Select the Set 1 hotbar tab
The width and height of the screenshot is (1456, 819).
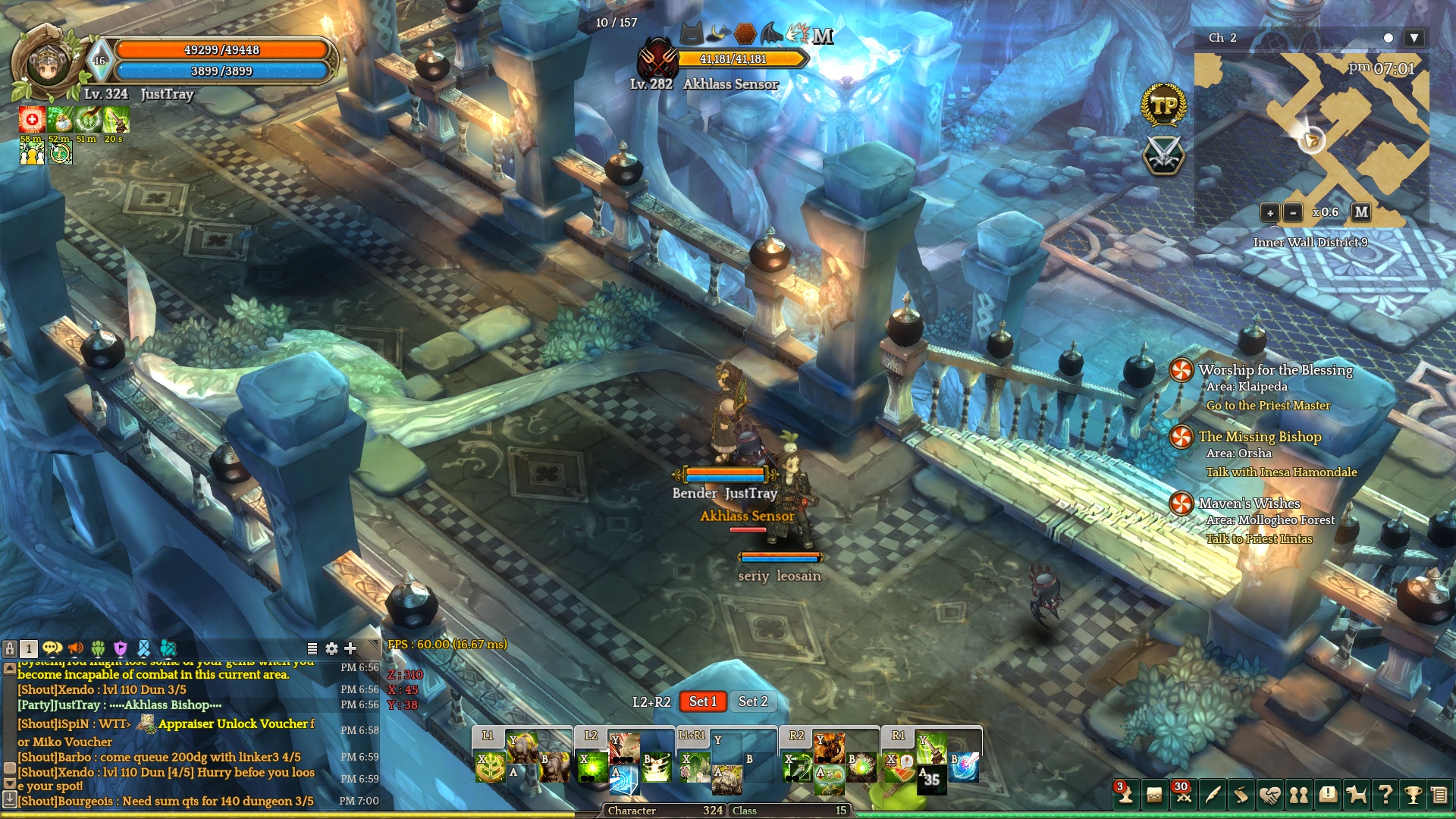pos(702,701)
